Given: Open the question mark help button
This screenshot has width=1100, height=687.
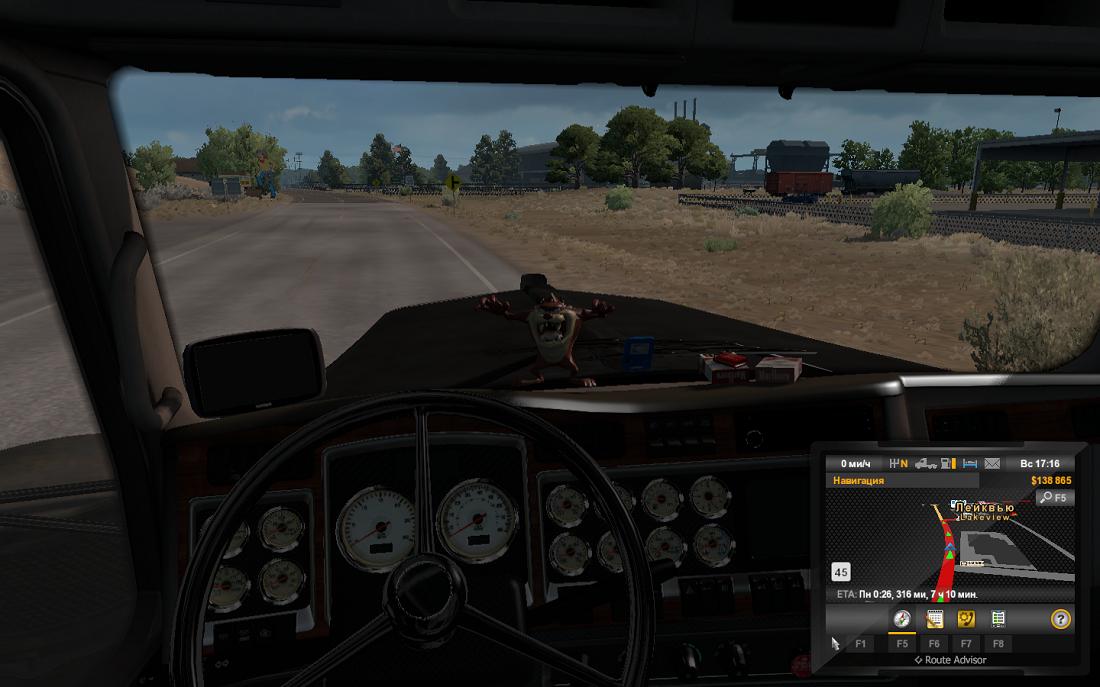Looking at the screenshot, I should [x=1060, y=619].
